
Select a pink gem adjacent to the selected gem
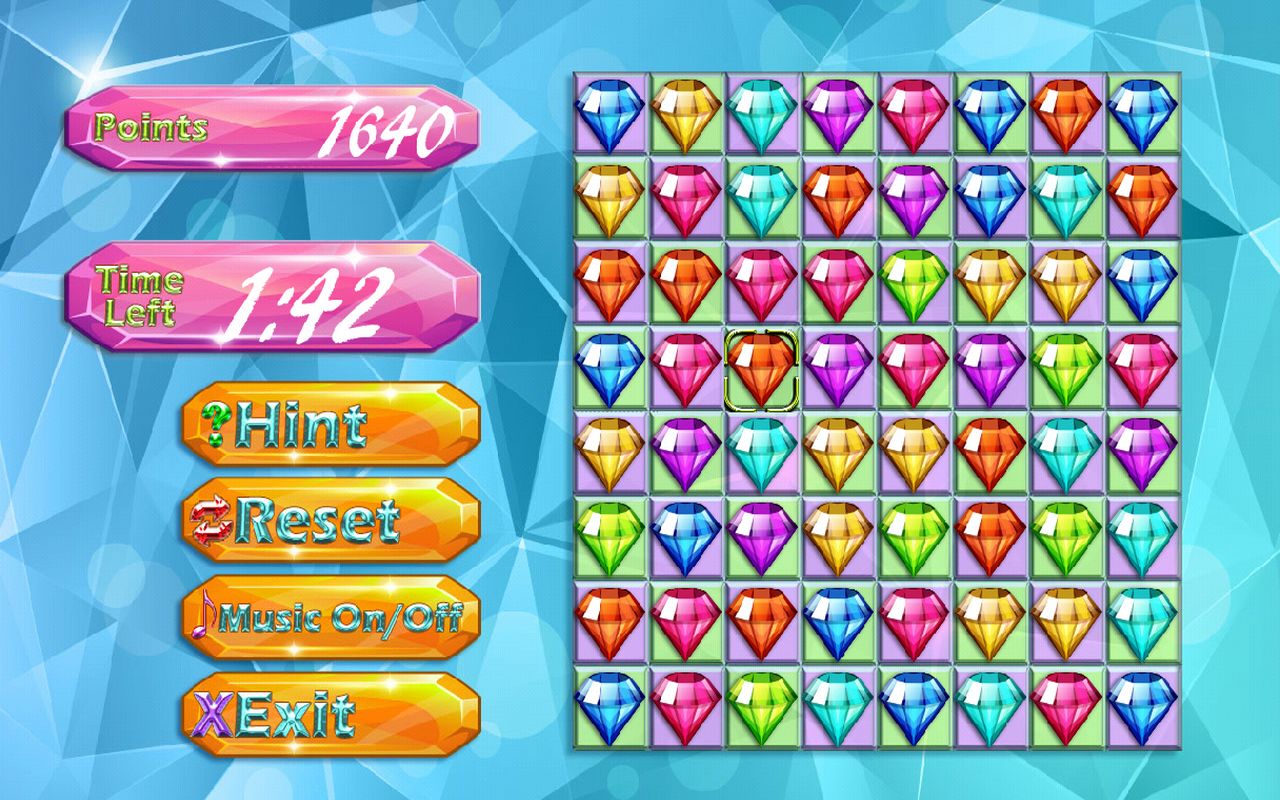687,372
